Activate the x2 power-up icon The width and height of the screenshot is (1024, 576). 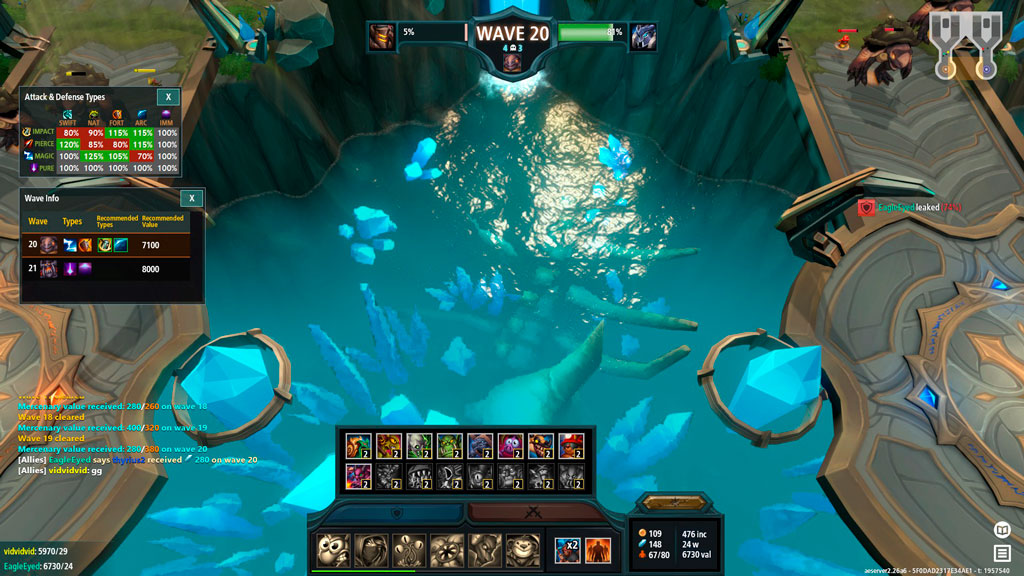567,550
